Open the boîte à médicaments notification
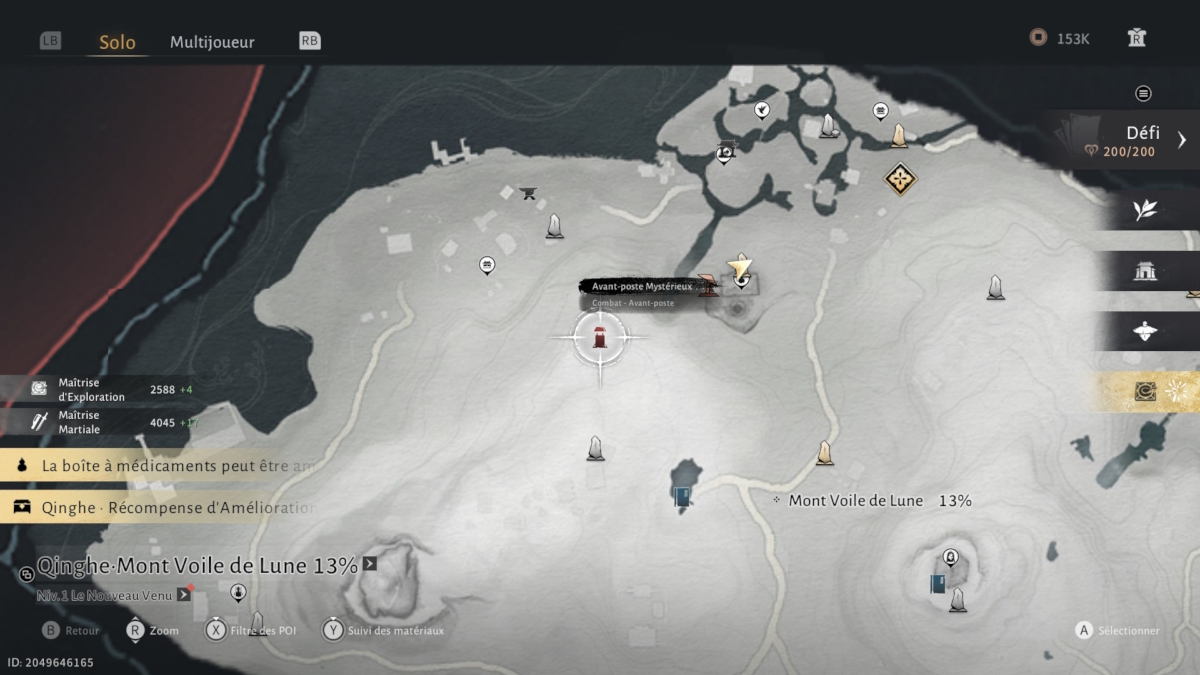The image size is (1200, 675). coord(160,465)
